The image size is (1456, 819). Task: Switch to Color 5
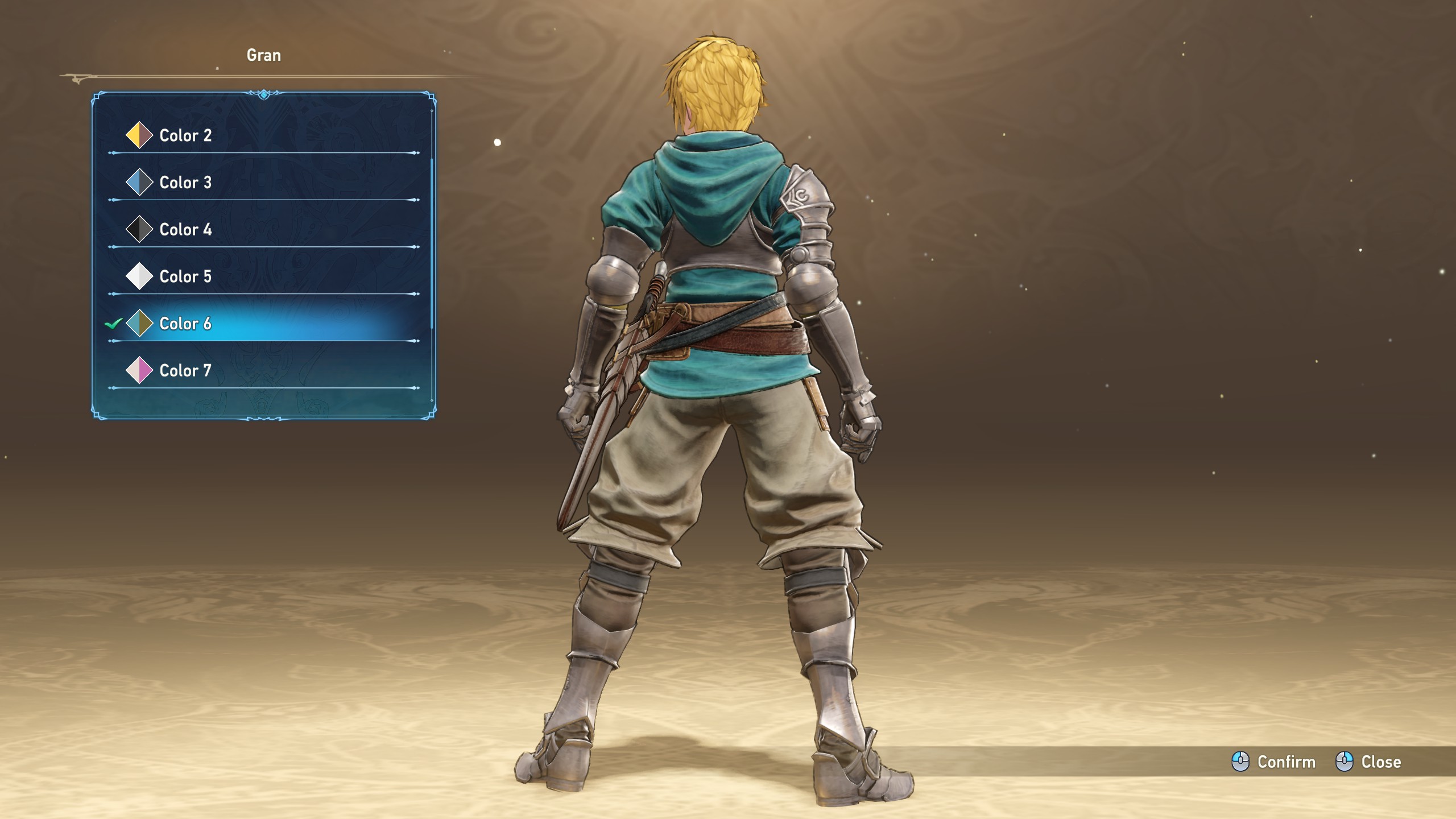pos(185,277)
